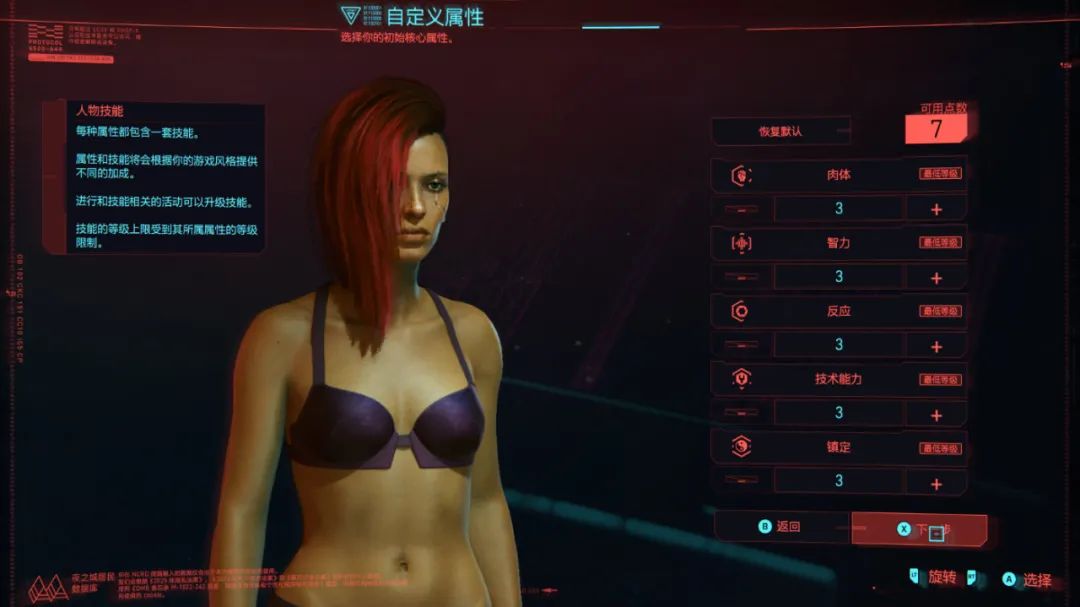This screenshot has width=1080, height=607.
Task: Highlight the 技术能力 attribute row
Action: [838, 379]
